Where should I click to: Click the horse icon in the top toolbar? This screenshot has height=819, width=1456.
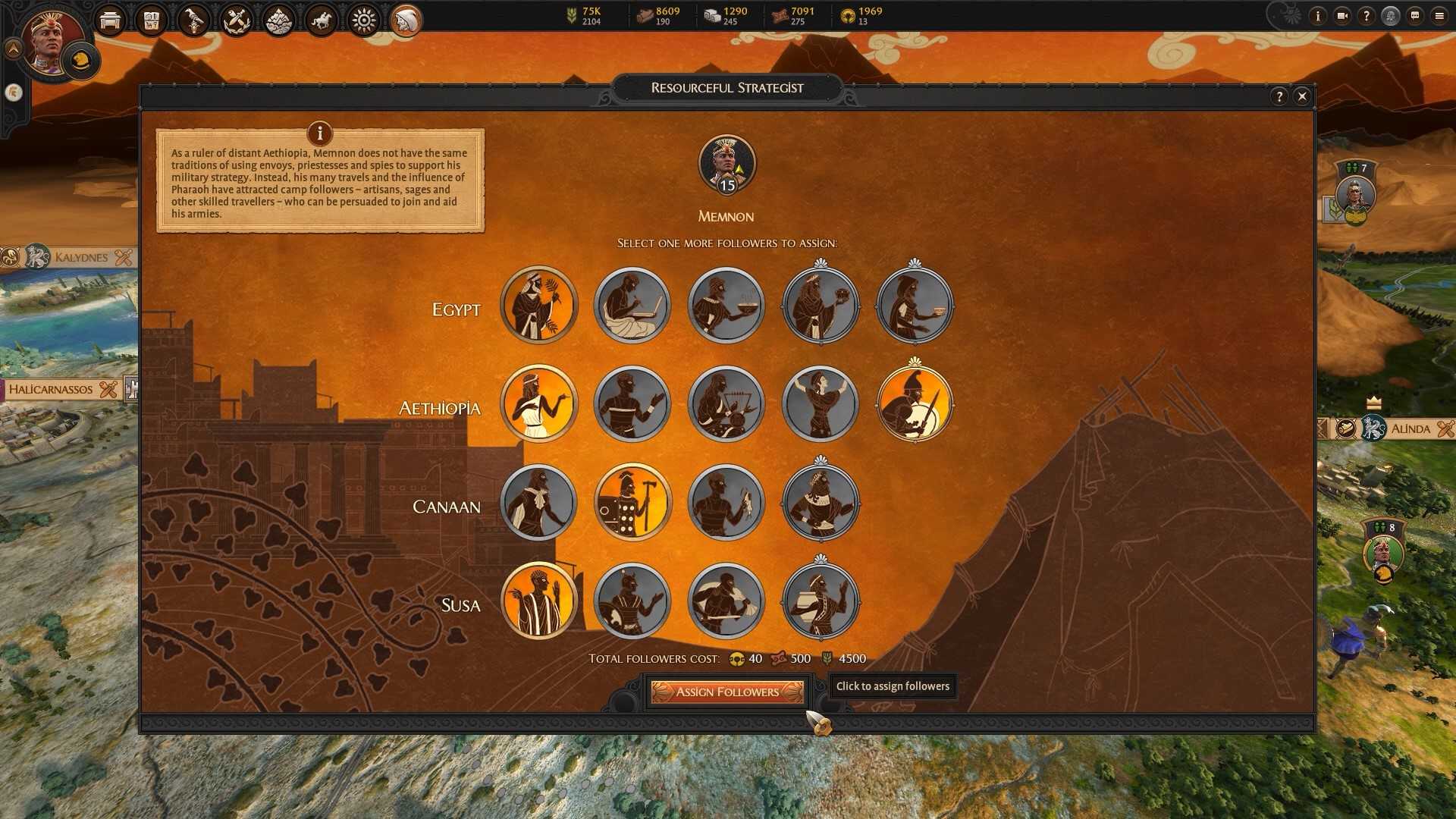pyautogui.click(x=322, y=20)
